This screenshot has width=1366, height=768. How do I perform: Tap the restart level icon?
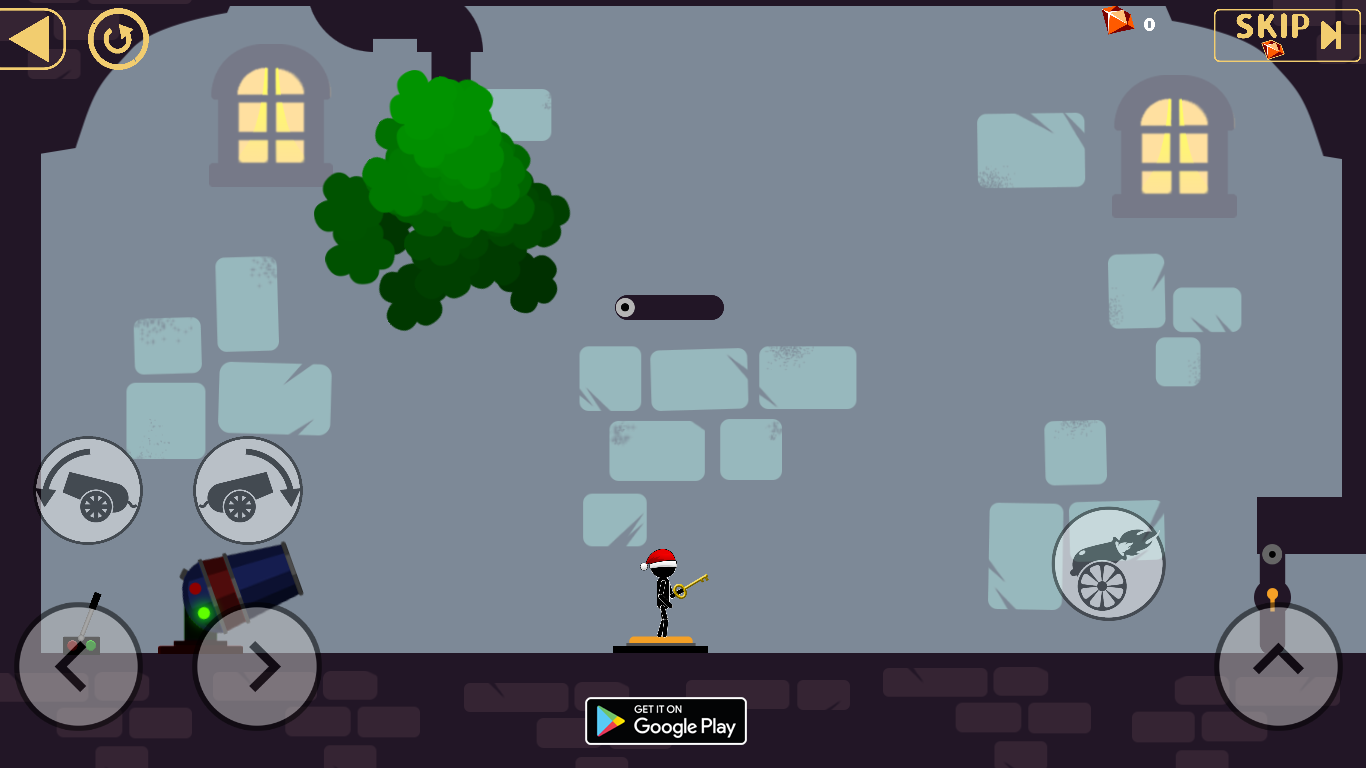(x=117, y=38)
